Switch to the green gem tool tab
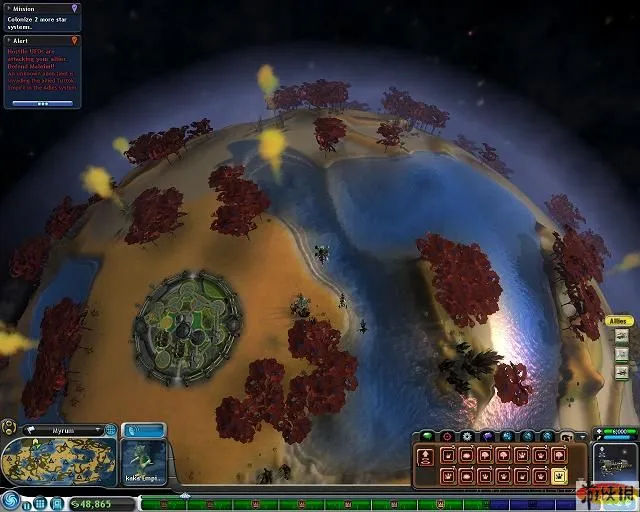The width and height of the screenshot is (640, 512). click(x=426, y=436)
